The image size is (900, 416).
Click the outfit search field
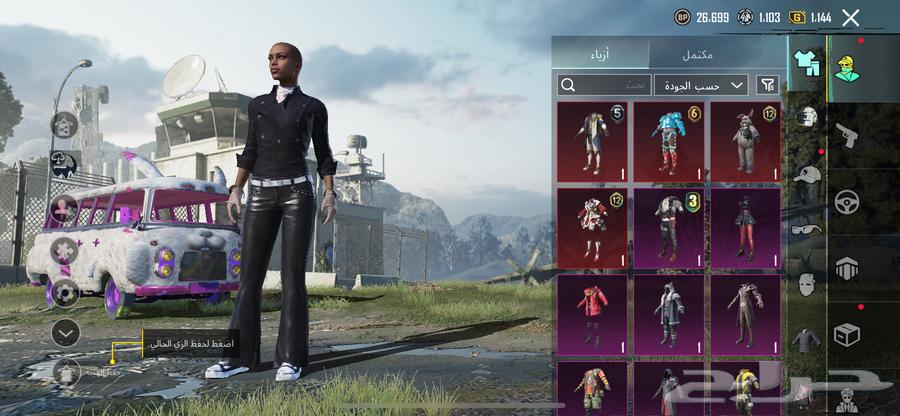[x=604, y=85]
